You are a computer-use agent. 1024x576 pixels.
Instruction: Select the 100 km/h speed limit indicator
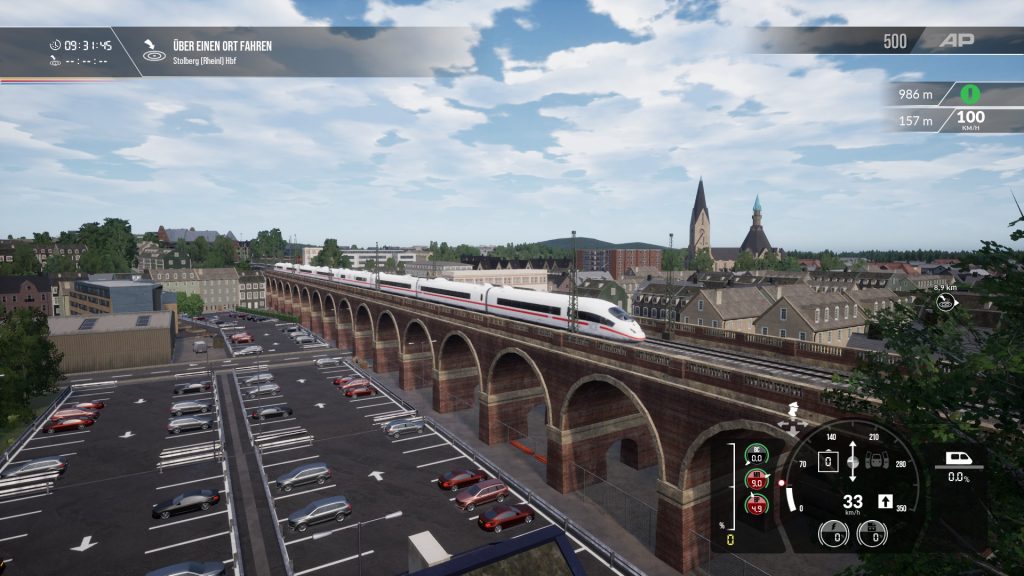click(x=969, y=120)
